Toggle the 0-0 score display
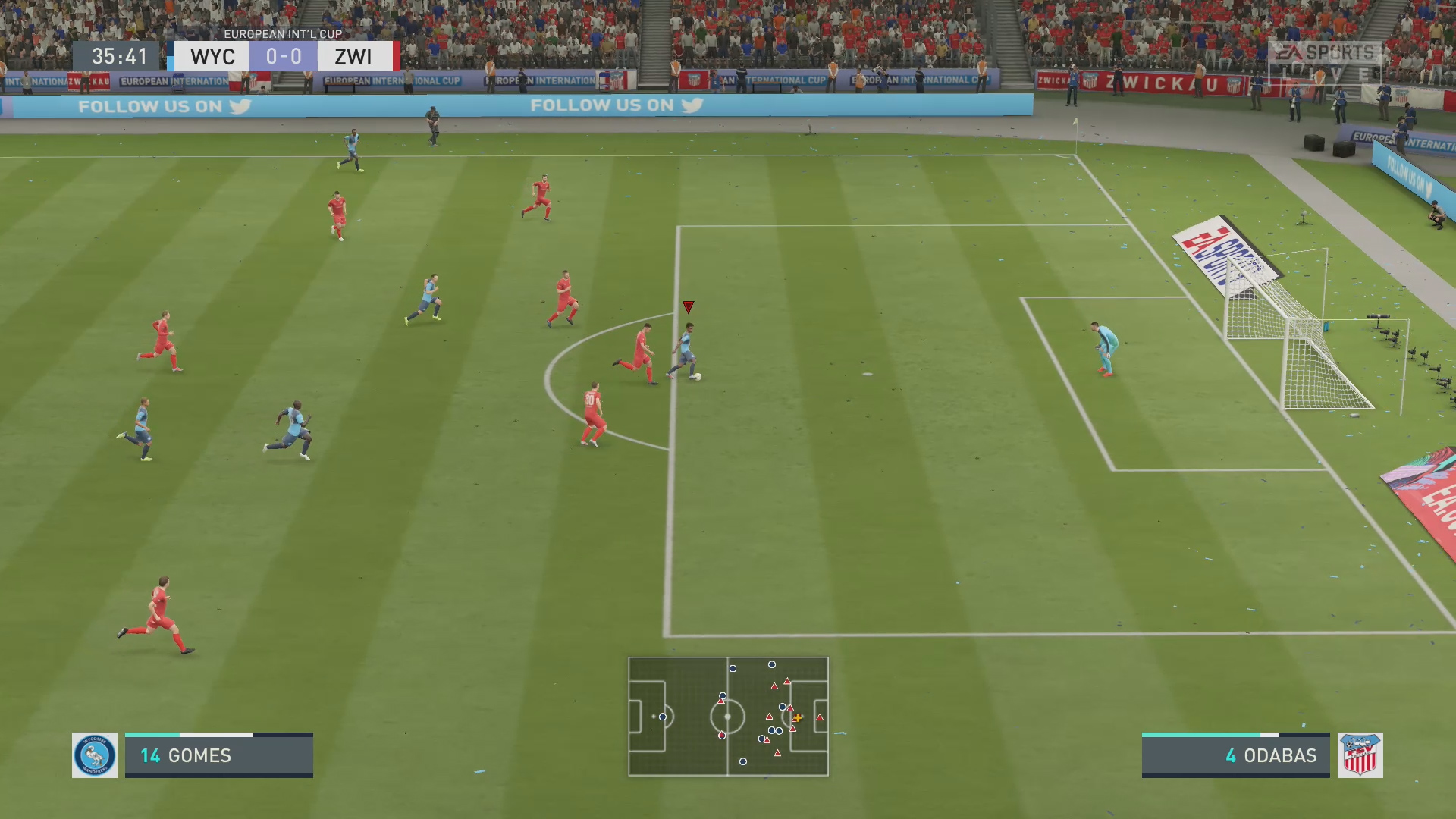The height and width of the screenshot is (819, 1456). pos(283,55)
